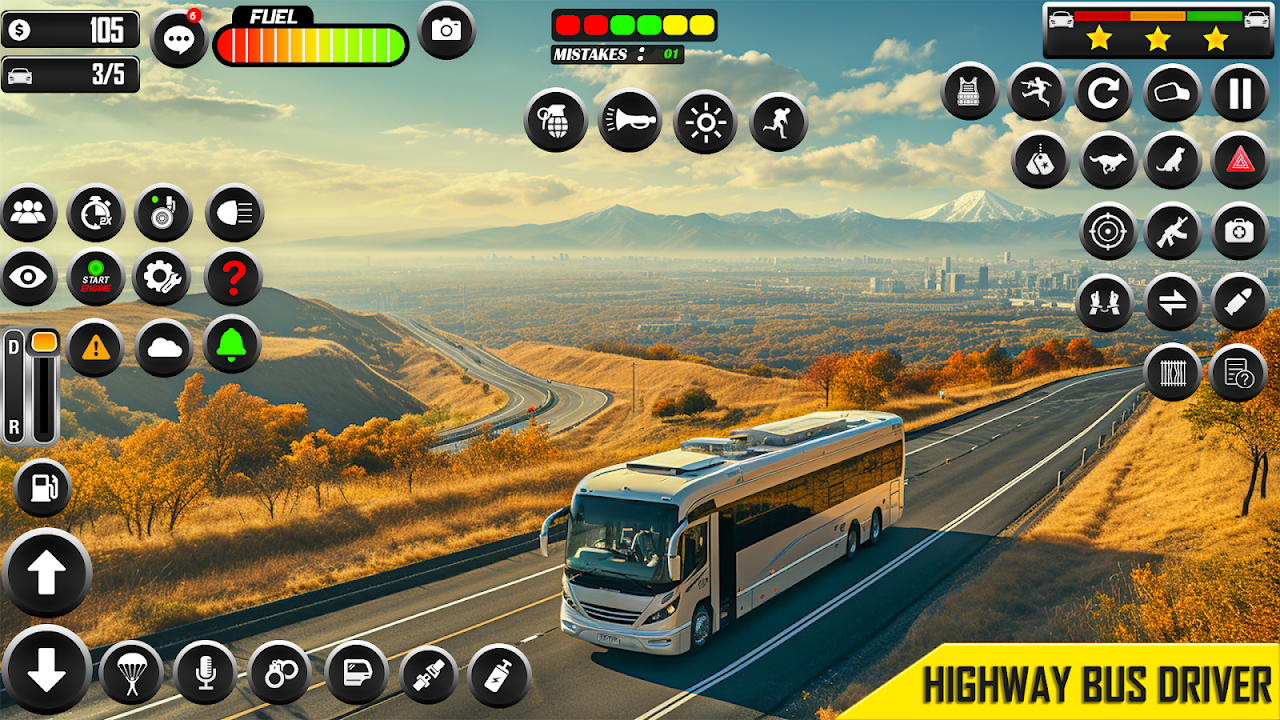The width and height of the screenshot is (1280, 720).
Task: Open the passengers group icon
Action: click(28, 213)
